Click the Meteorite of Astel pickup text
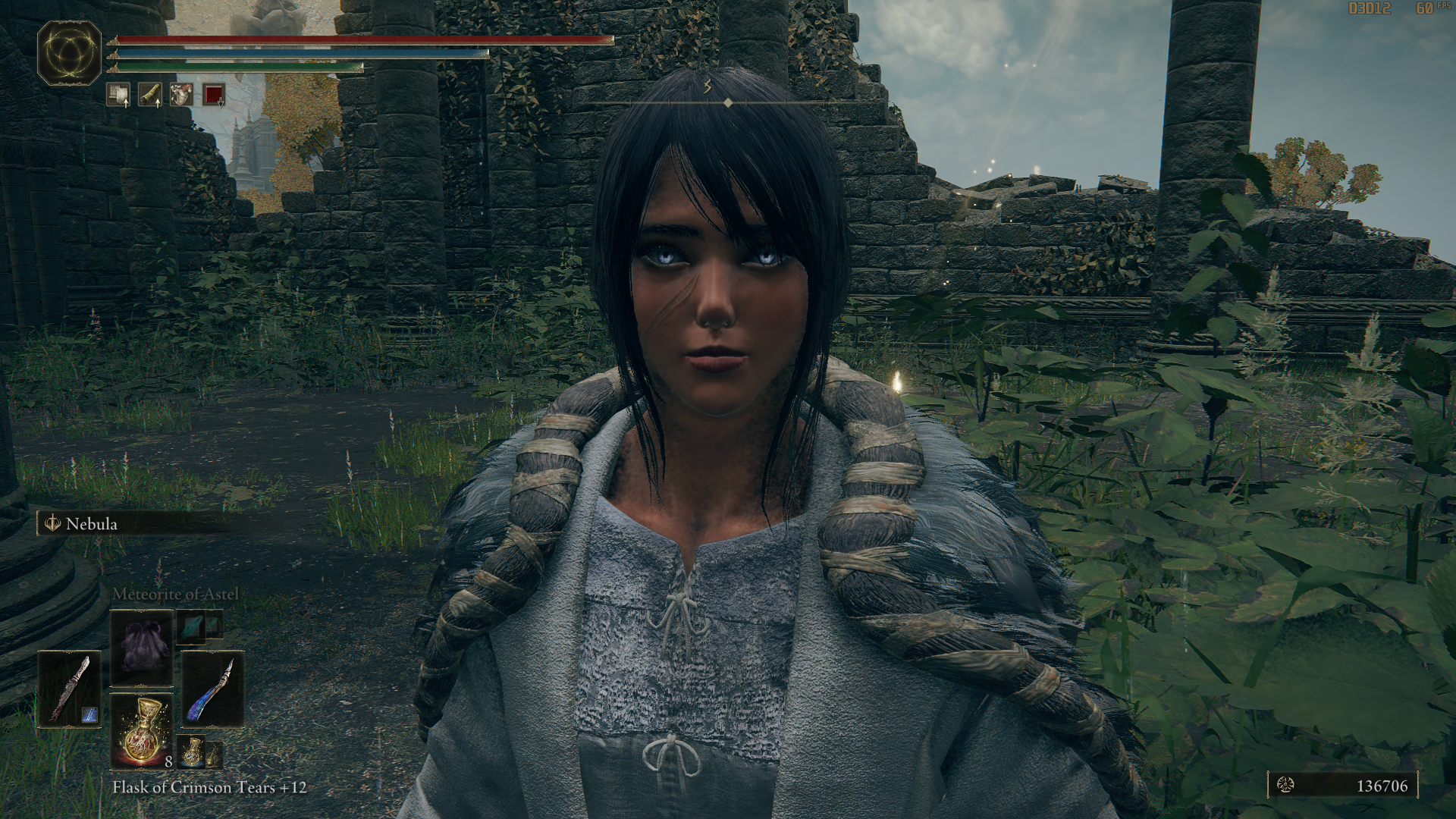This screenshot has width=1456, height=819. (x=175, y=595)
